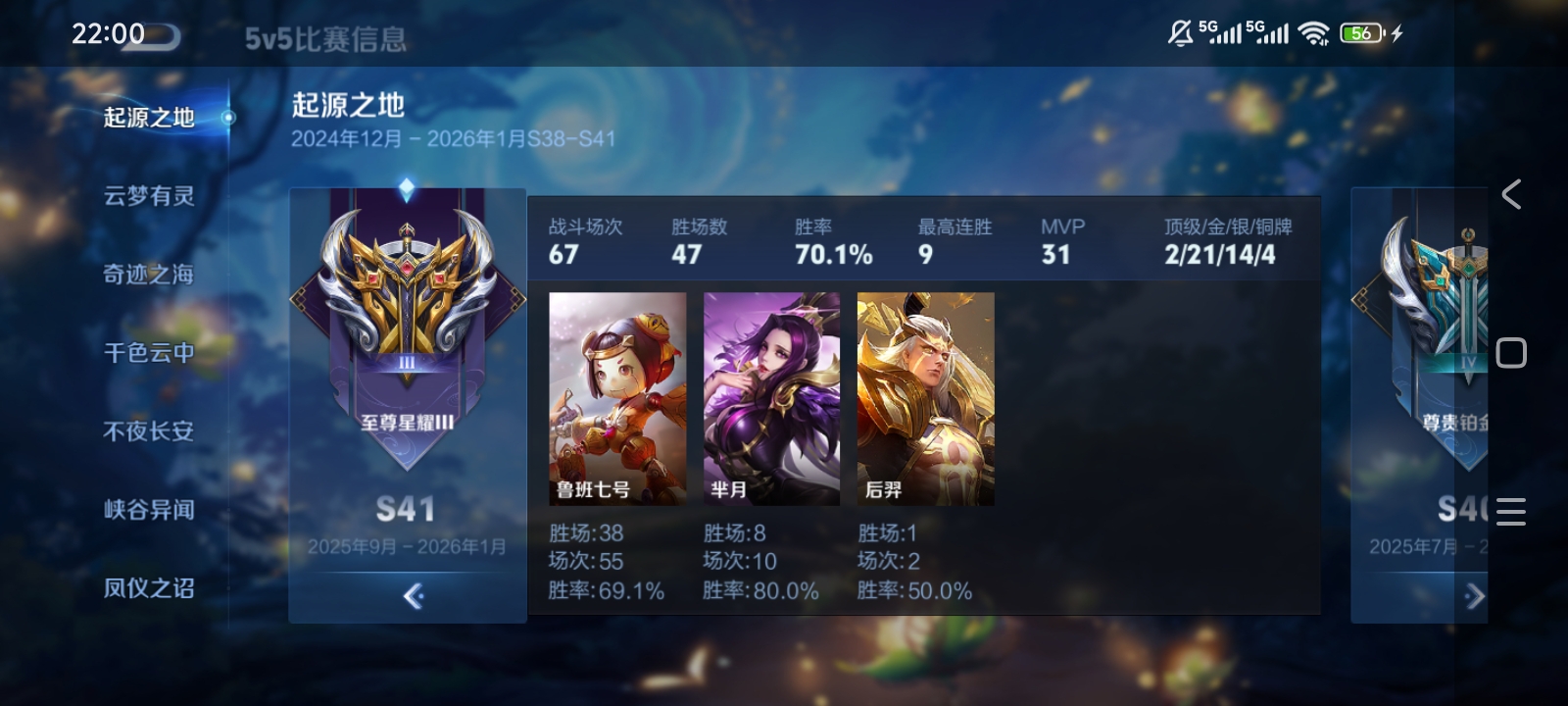Select the 起源之地 tab

tap(149, 118)
